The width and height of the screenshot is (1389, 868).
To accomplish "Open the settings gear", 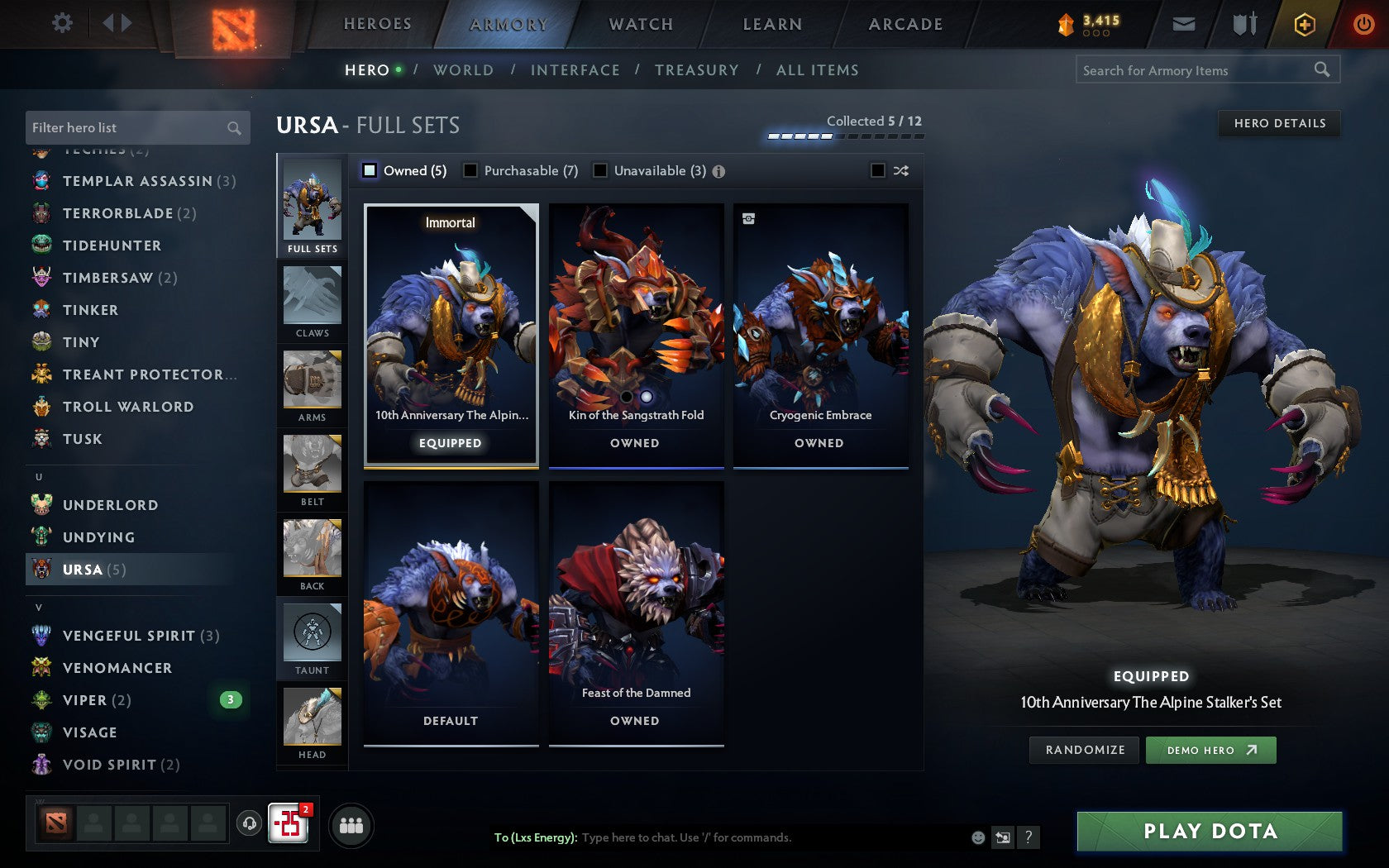I will (x=60, y=23).
